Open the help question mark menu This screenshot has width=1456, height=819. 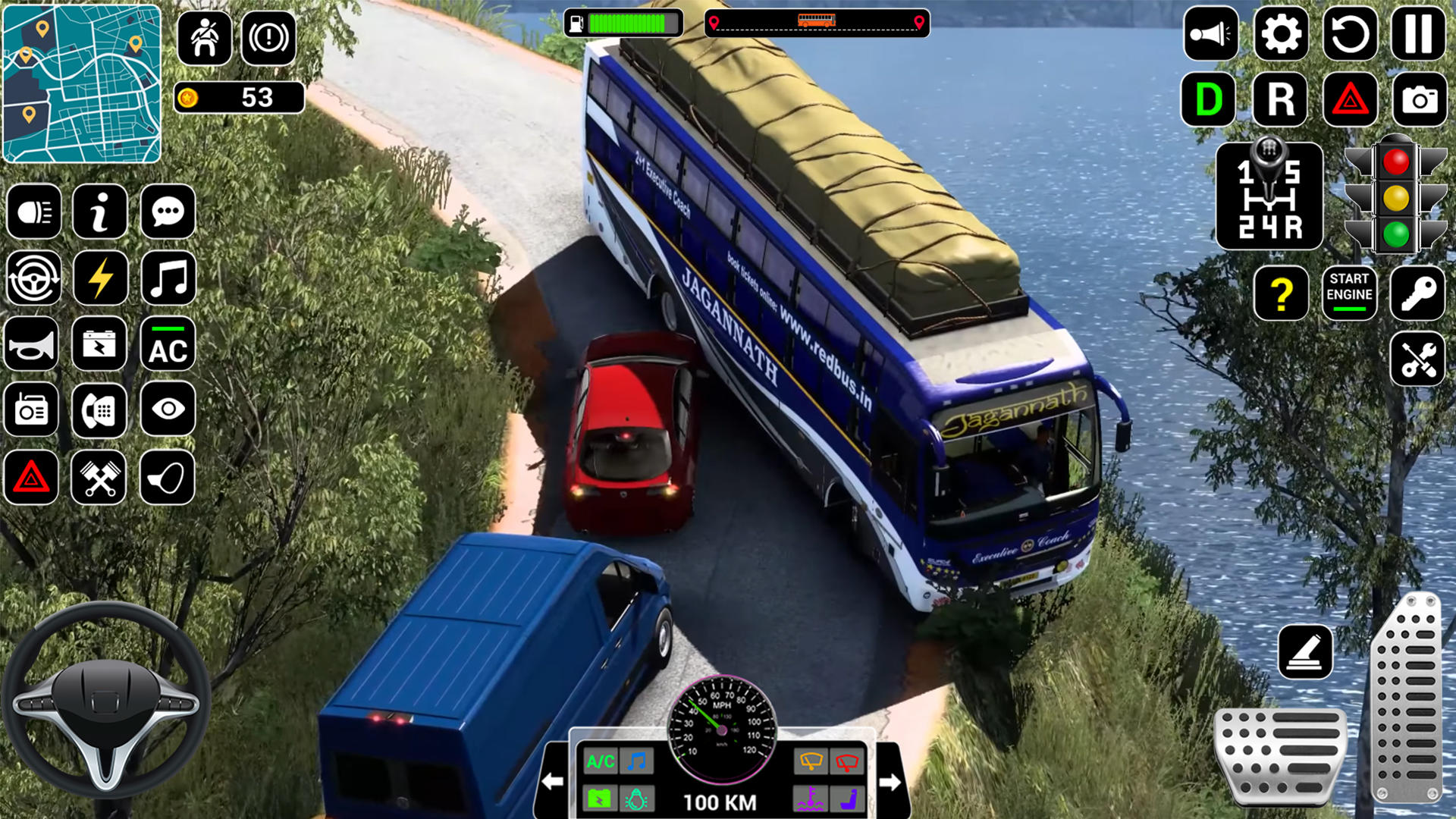click(x=1280, y=294)
